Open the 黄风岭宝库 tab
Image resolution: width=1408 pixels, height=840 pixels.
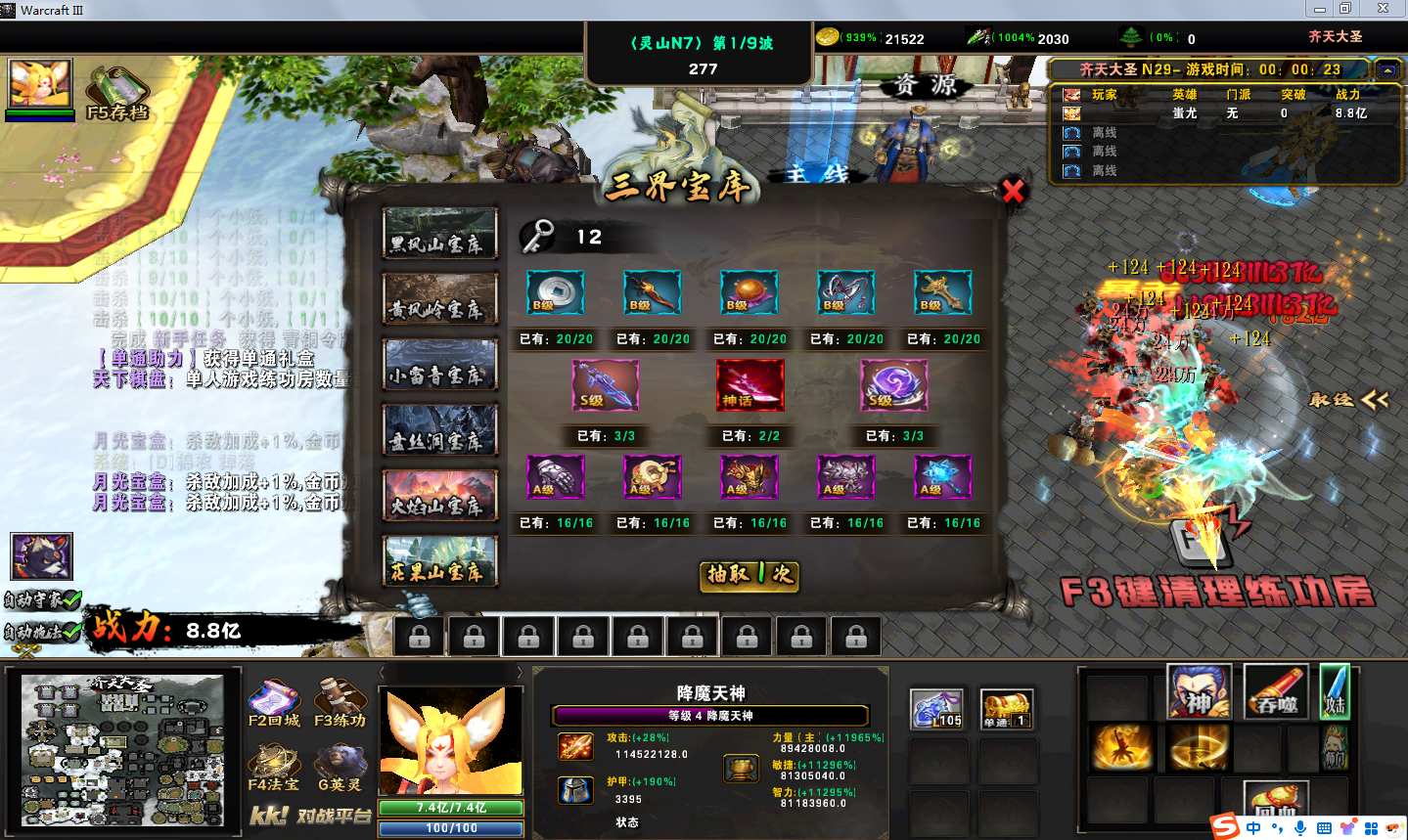point(439,298)
